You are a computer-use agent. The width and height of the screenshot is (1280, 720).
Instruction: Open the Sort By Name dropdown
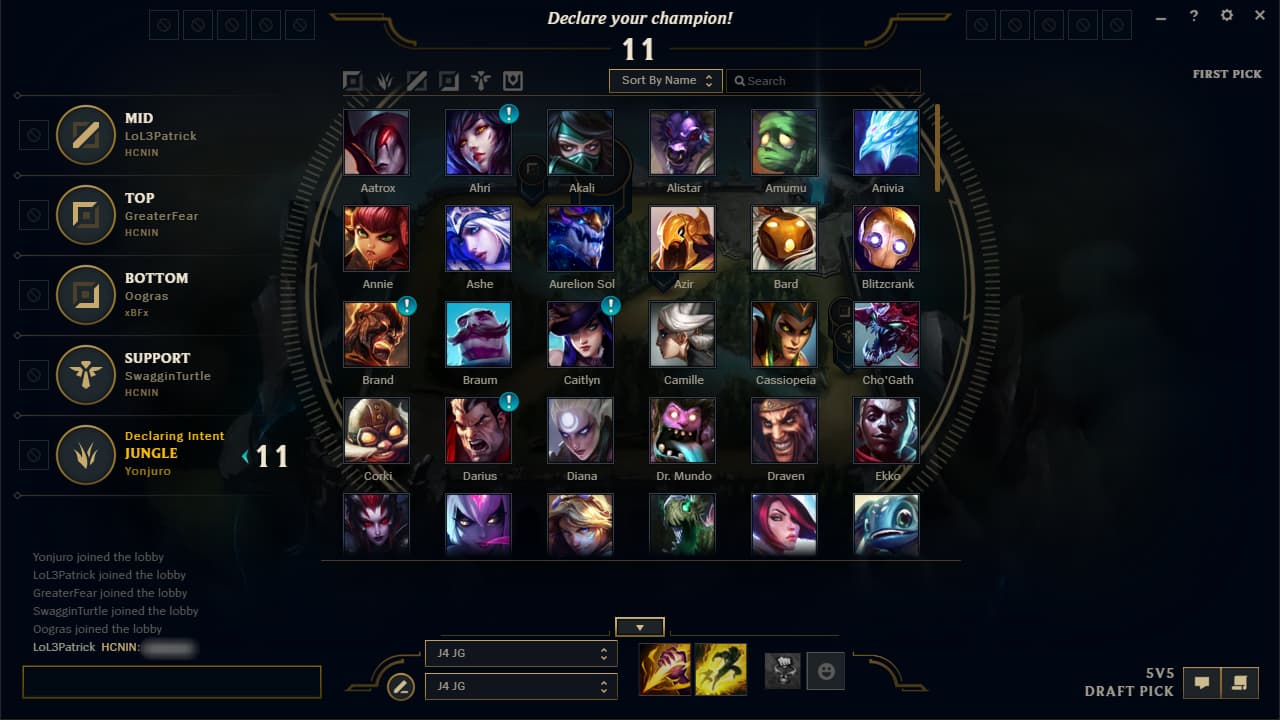(665, 81)
